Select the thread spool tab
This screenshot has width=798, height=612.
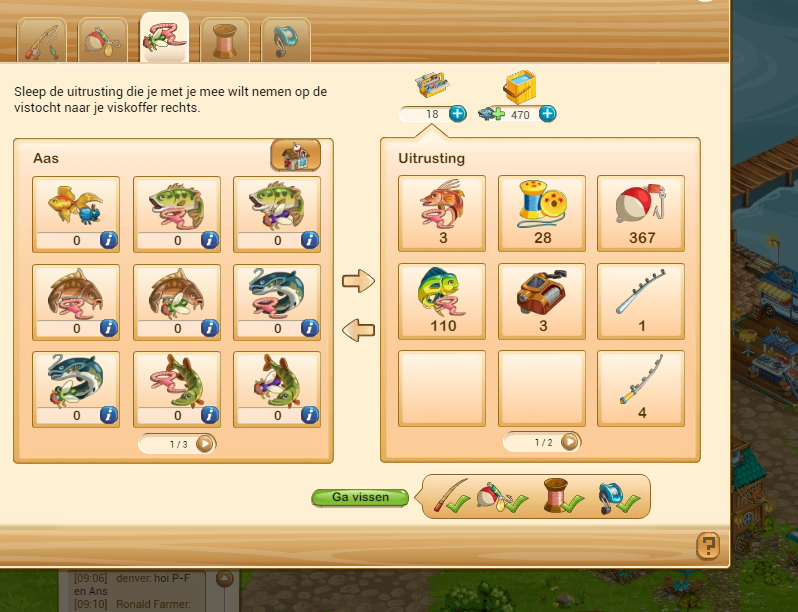[x=224, y=40]
